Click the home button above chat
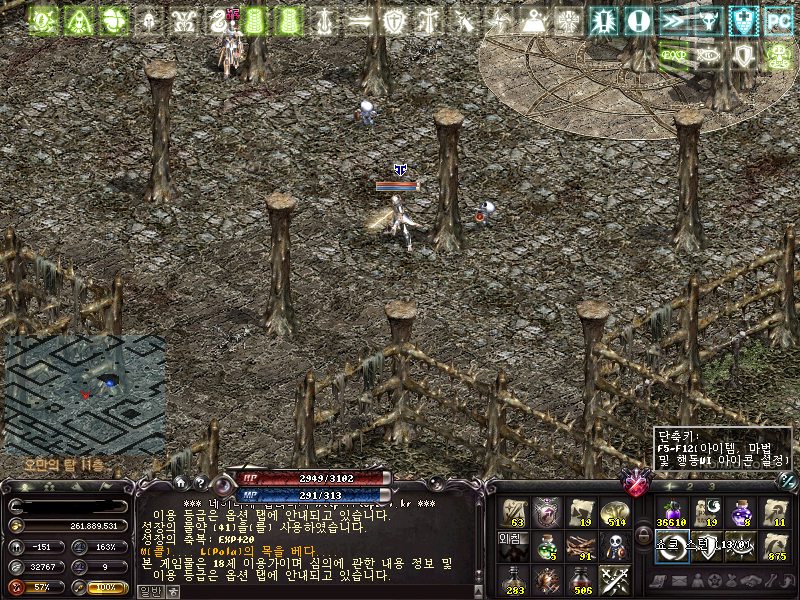The width and height of the screenshot is (800, 600). [x=180, y=482]
